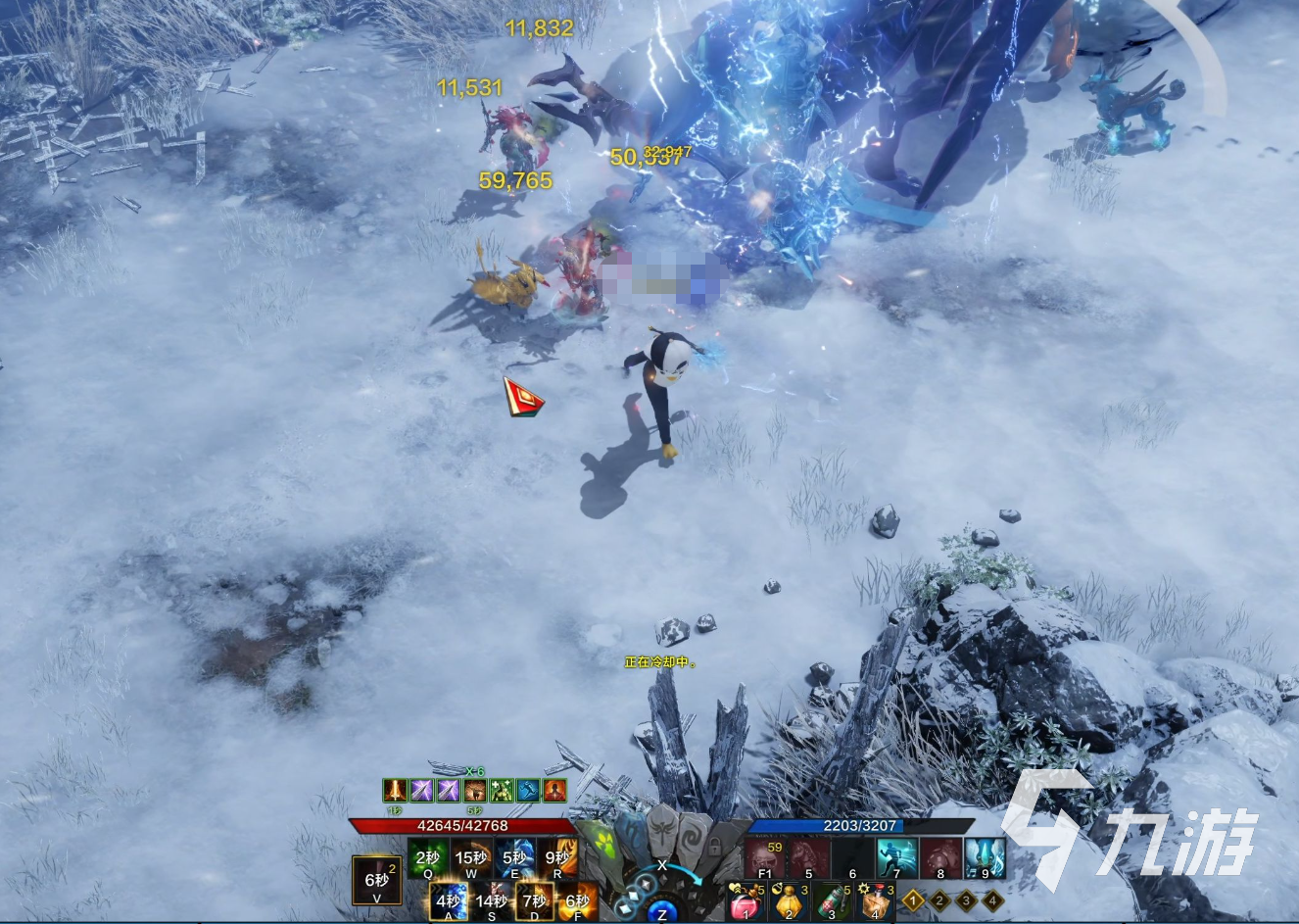Screen dimensions: 1299x924
Task: Use the S skill slot
Action: [492, 901]
